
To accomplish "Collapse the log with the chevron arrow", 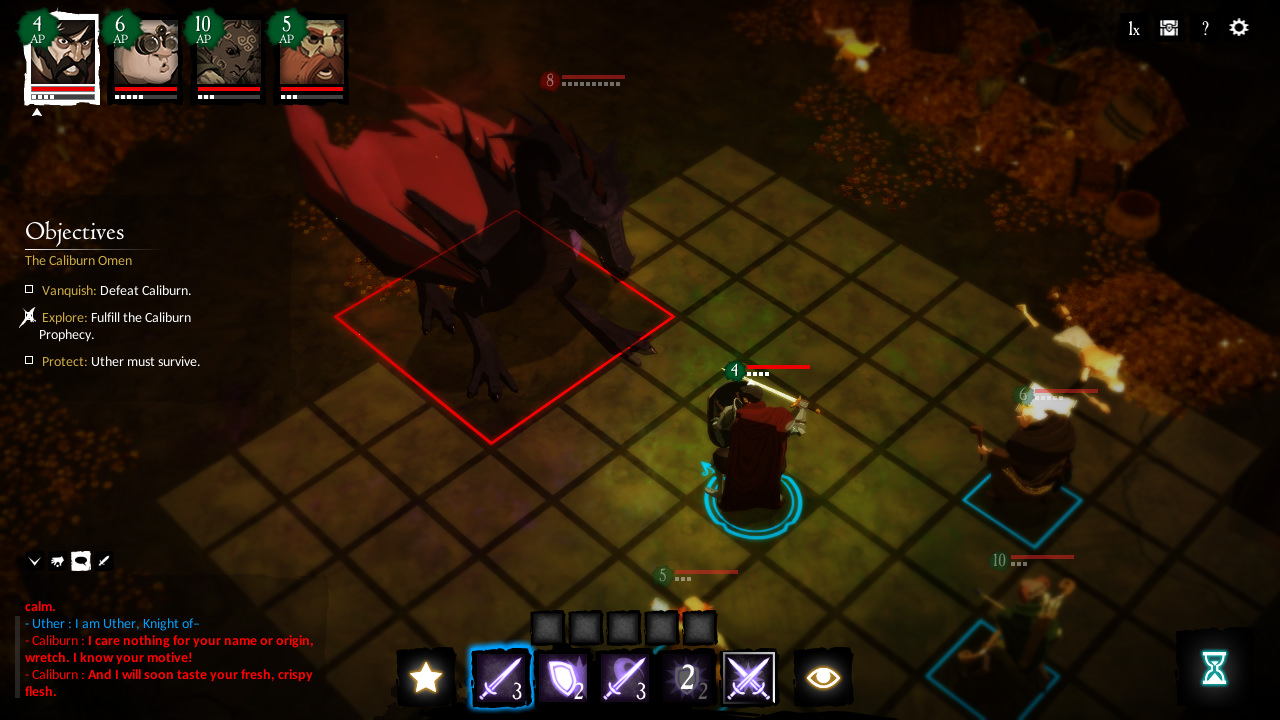I will point(35,561).
